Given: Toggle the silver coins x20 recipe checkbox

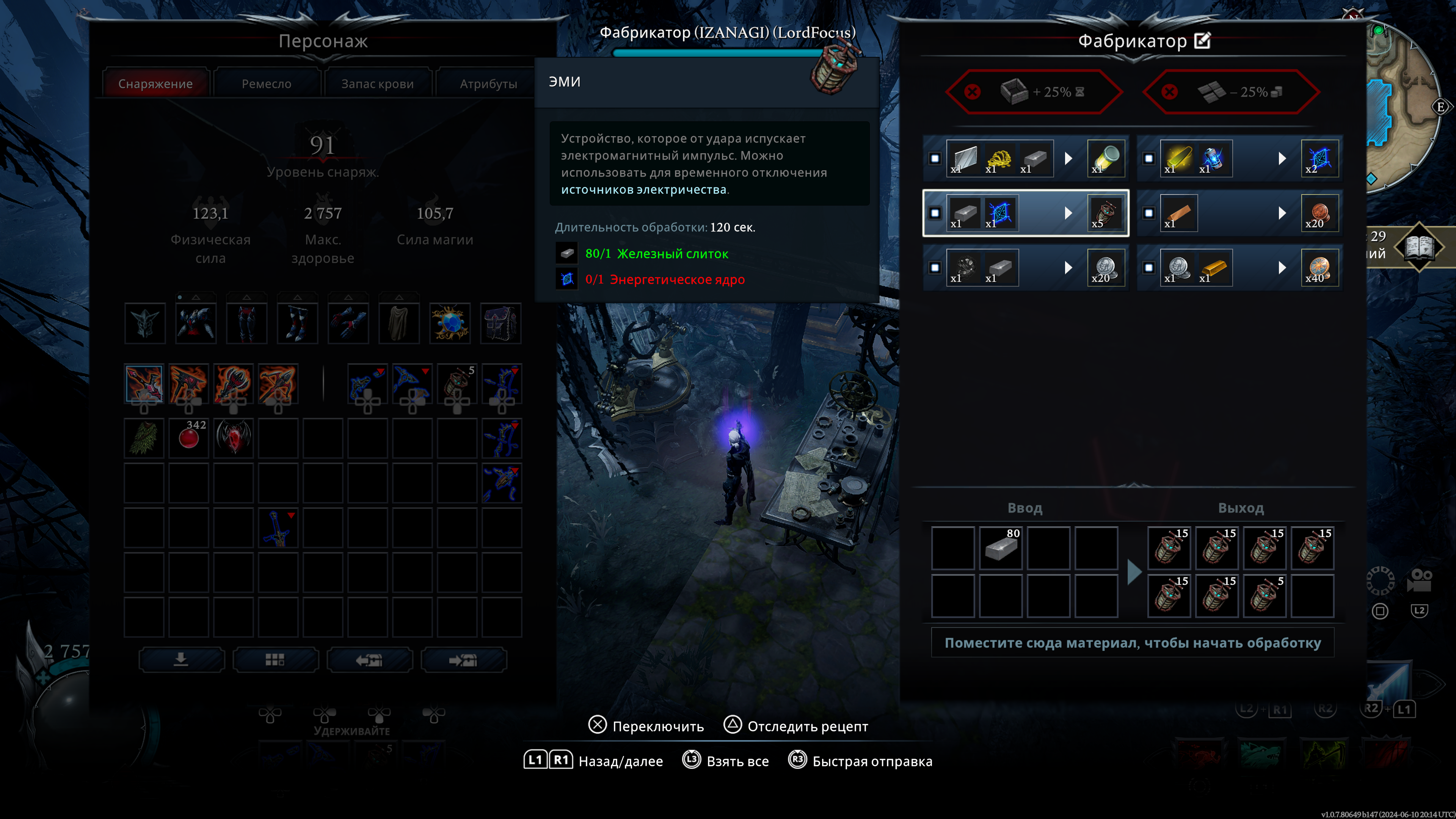Looking at the screenshot, I should 935,268.
